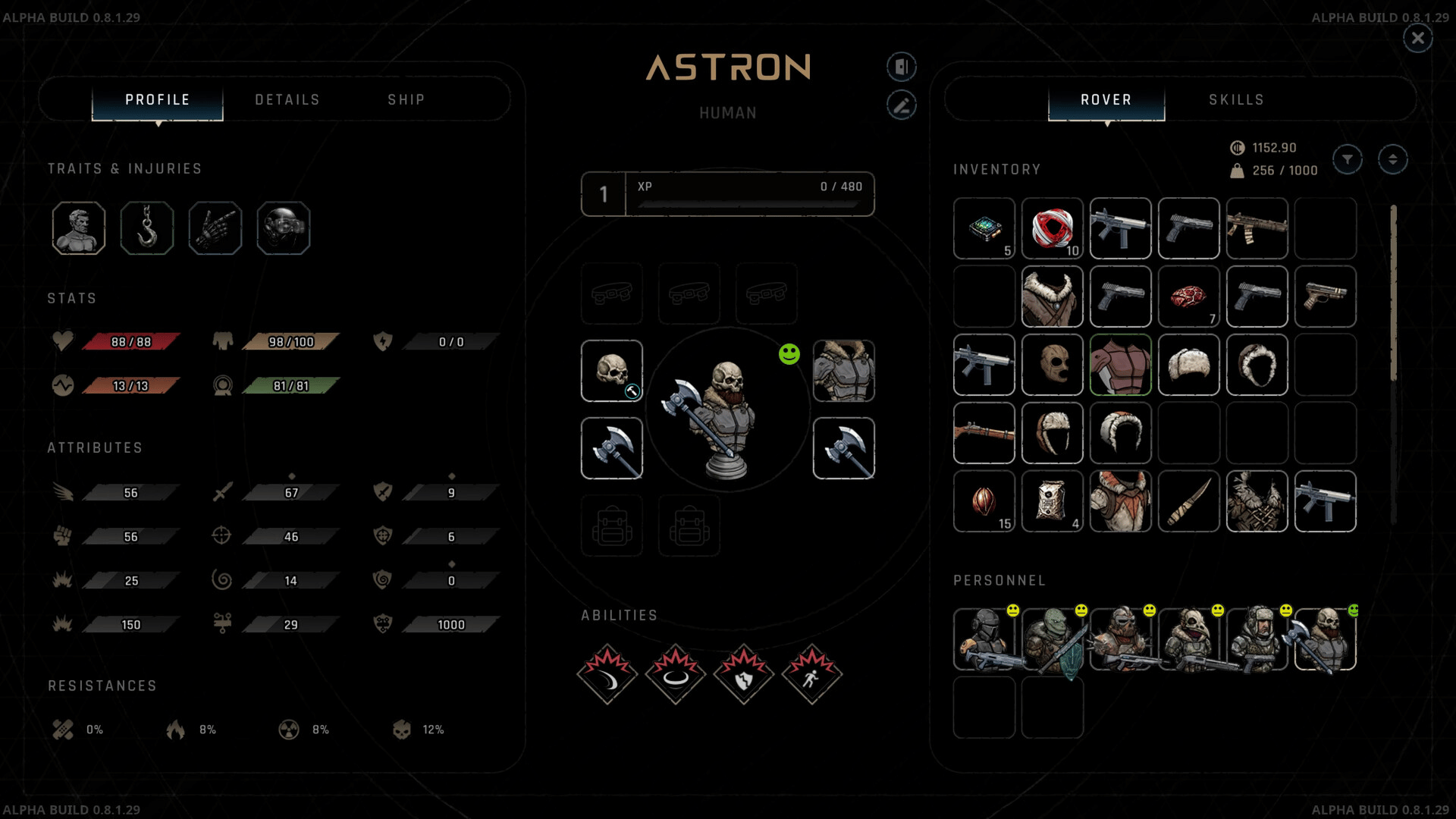Screen dimensions: 1456x819
Task: Switch to the Skills tab
Action: click(1236, 100)
